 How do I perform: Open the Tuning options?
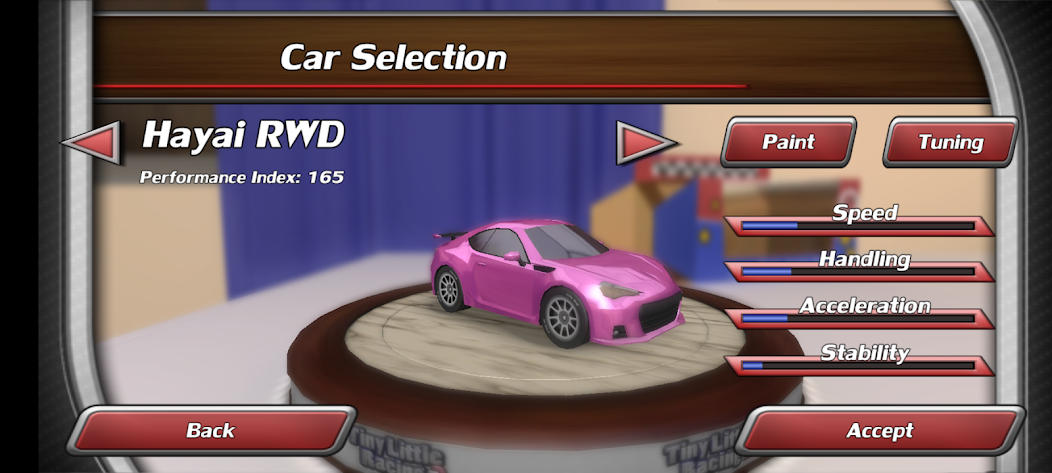point(950,142)
